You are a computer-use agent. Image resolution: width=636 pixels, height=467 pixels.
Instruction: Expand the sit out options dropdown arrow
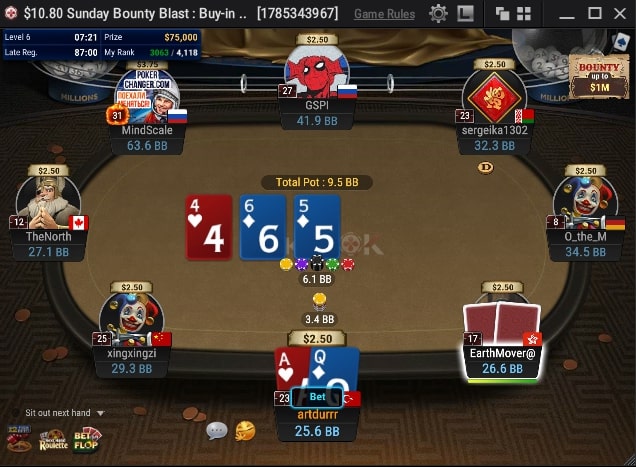pyautogui.click(x=101, y=413)
